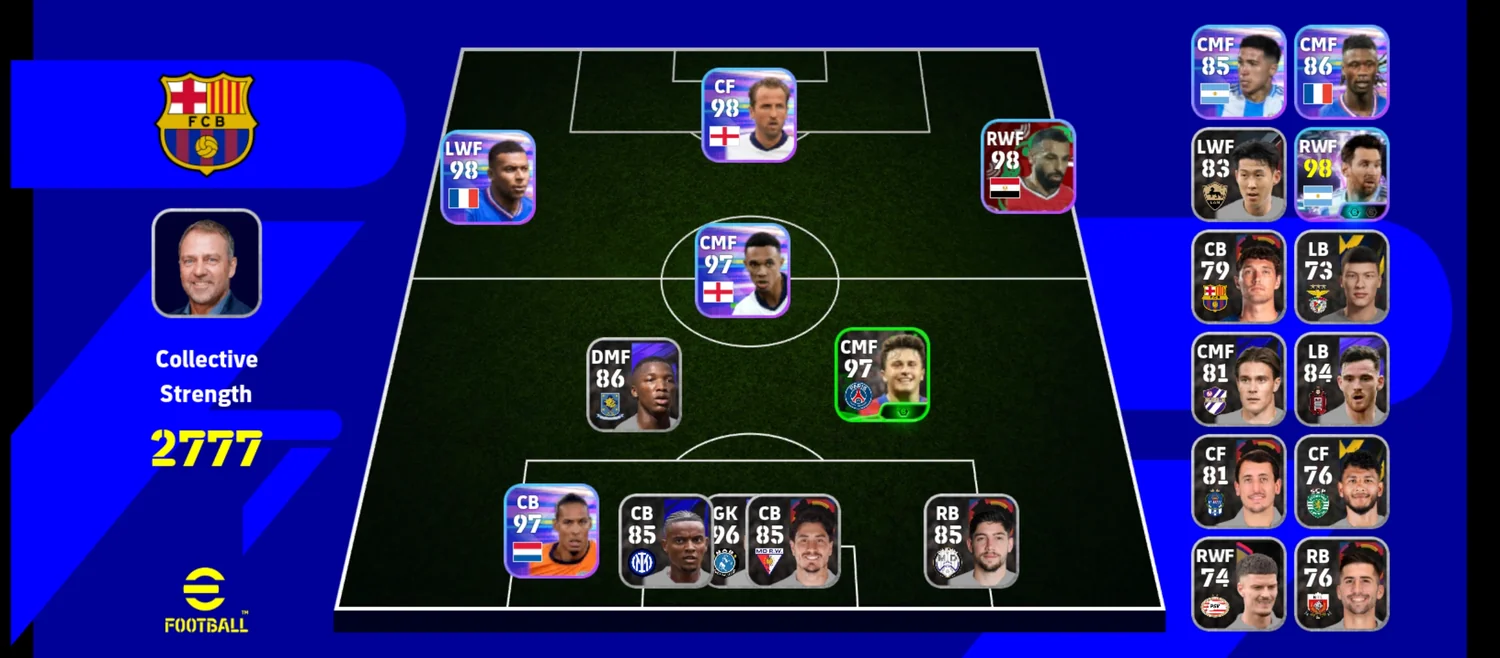Select the CB 97 Netherlands defender card
This screenshot has height=658, width=1500.
(x=551, y=531)
